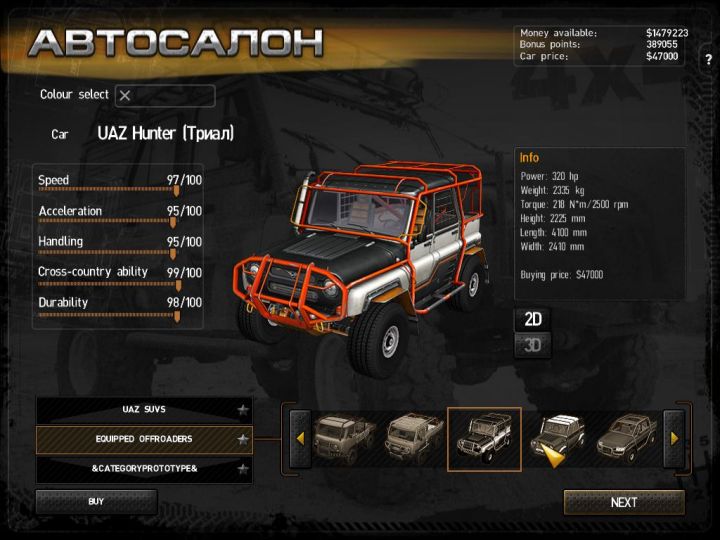Switch the car preview to 2D
This screenshot has width=720, height=540.
click(x=533, y=319)
